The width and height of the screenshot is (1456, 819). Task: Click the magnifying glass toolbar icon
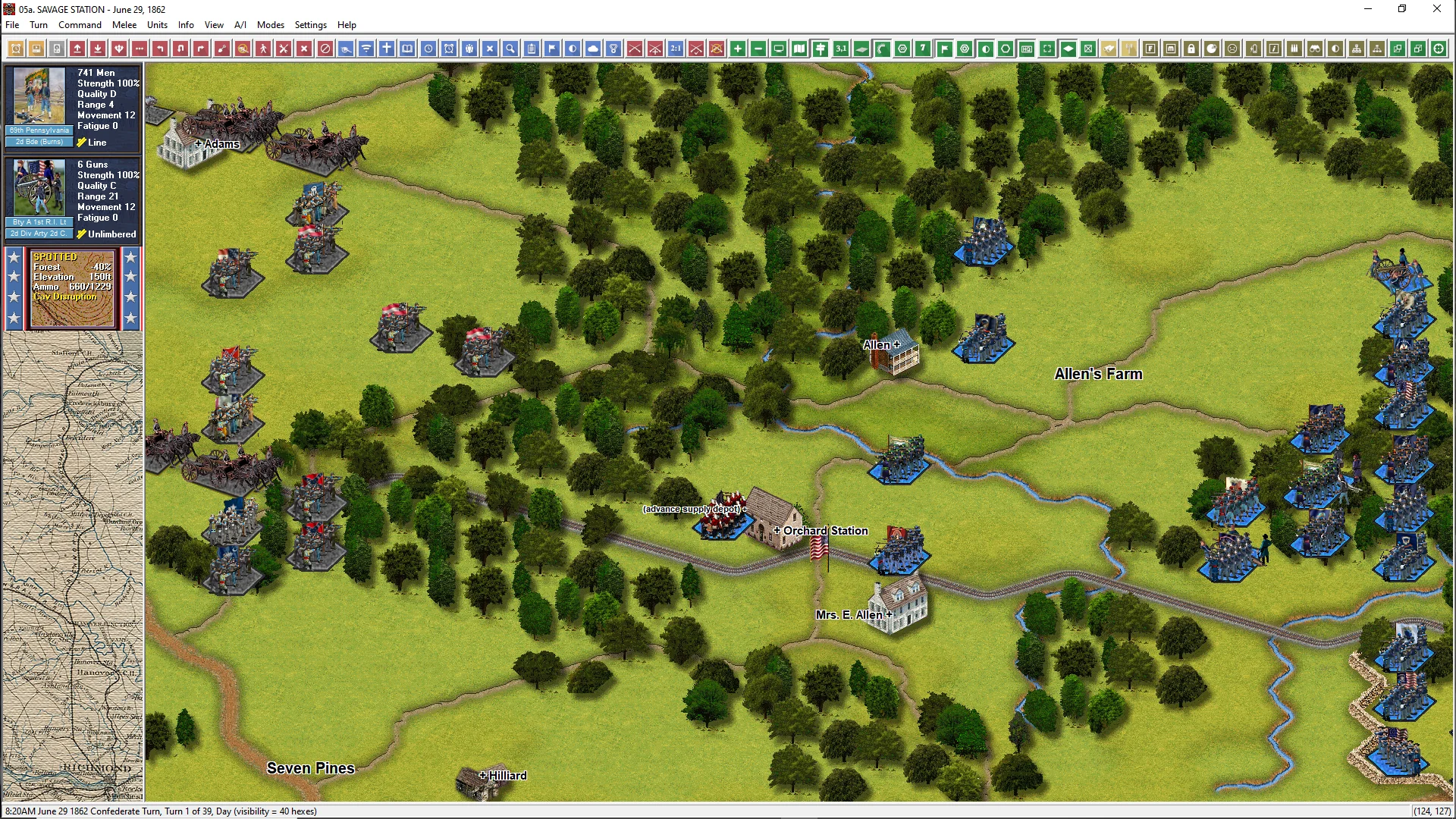pyautogui.click(x=510, y=49)
